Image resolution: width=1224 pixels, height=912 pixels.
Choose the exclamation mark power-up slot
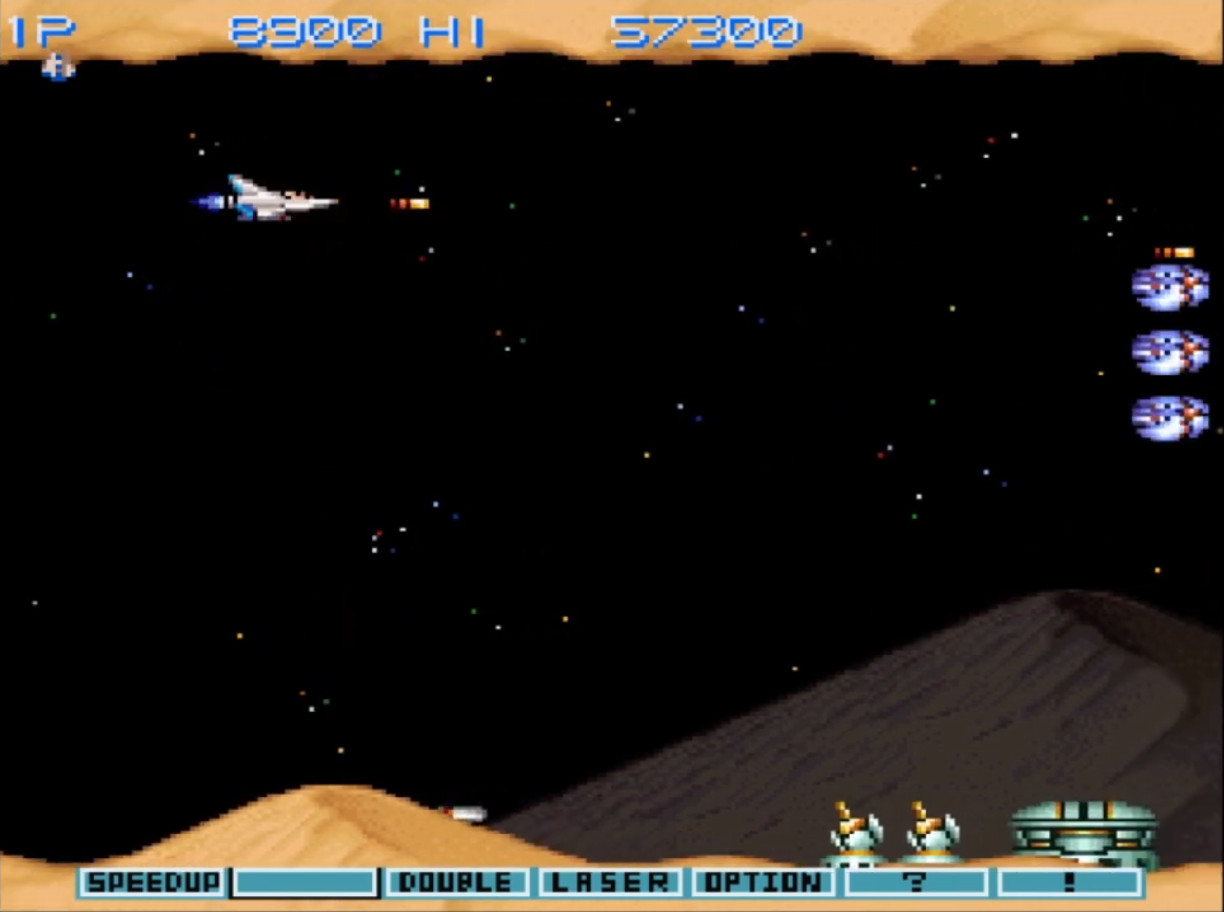1070,883
